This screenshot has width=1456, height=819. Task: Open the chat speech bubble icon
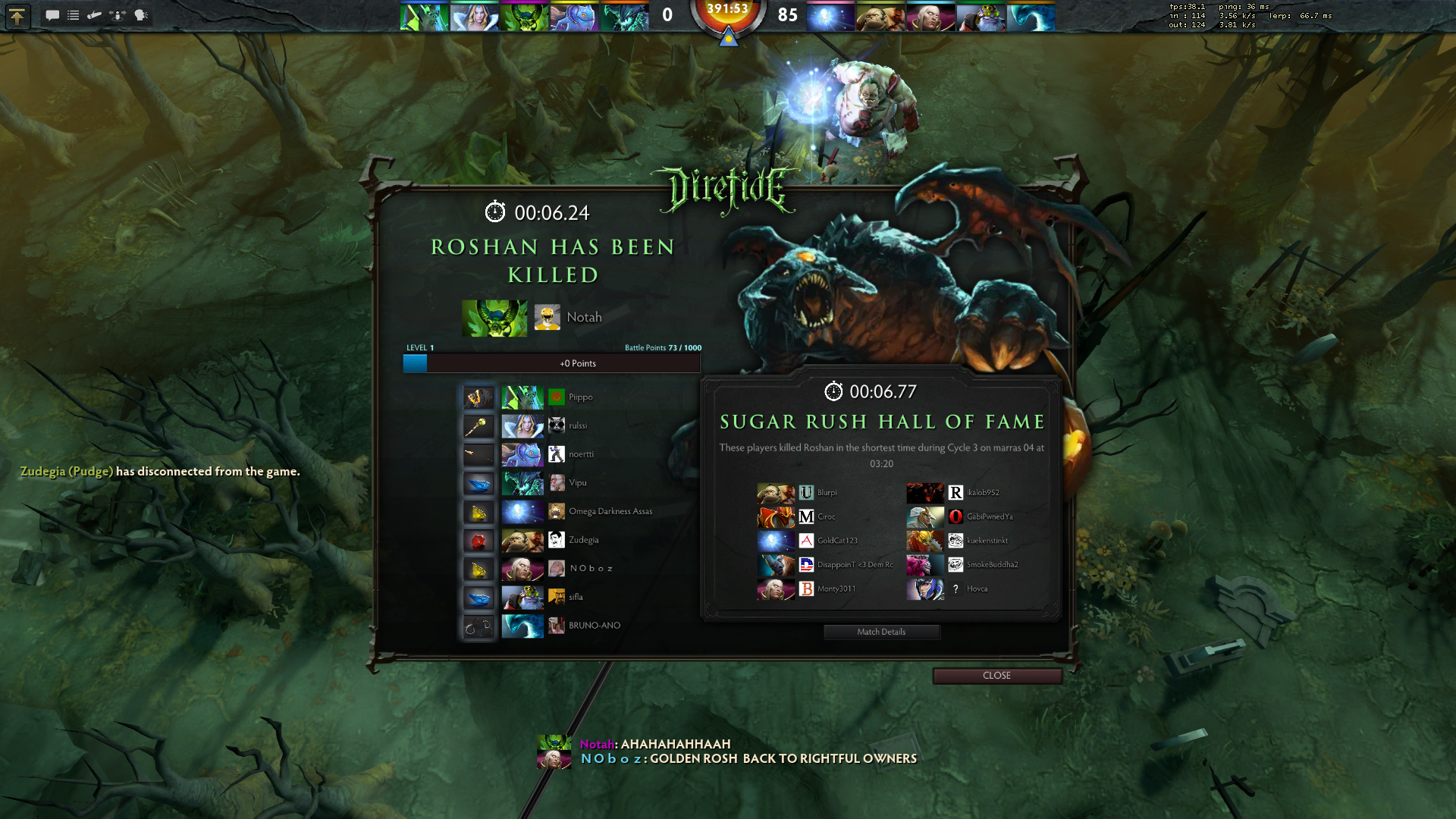coord(52,15)
